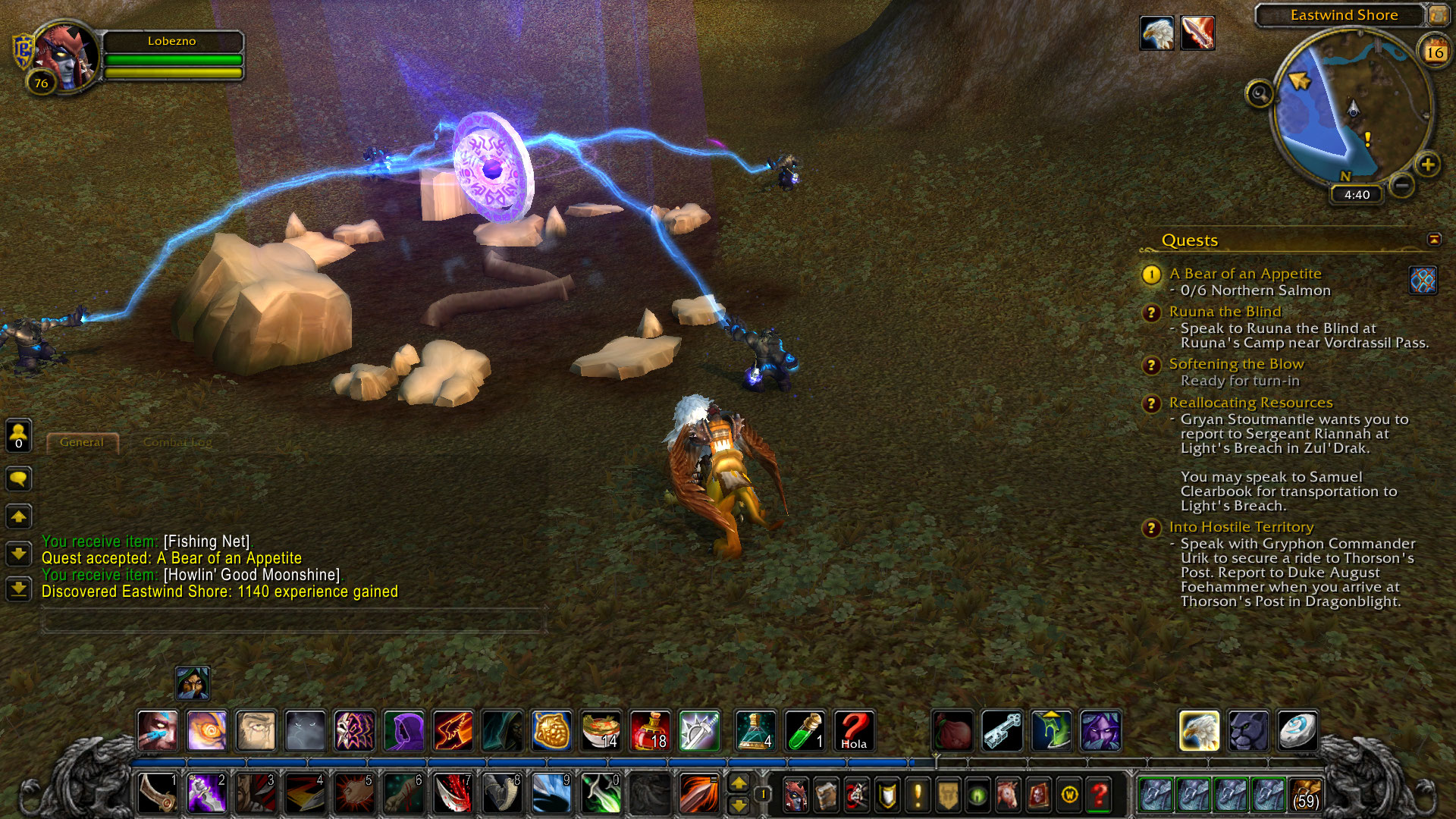Collapse the Quests tracker panel

[x=1434, y=240]
